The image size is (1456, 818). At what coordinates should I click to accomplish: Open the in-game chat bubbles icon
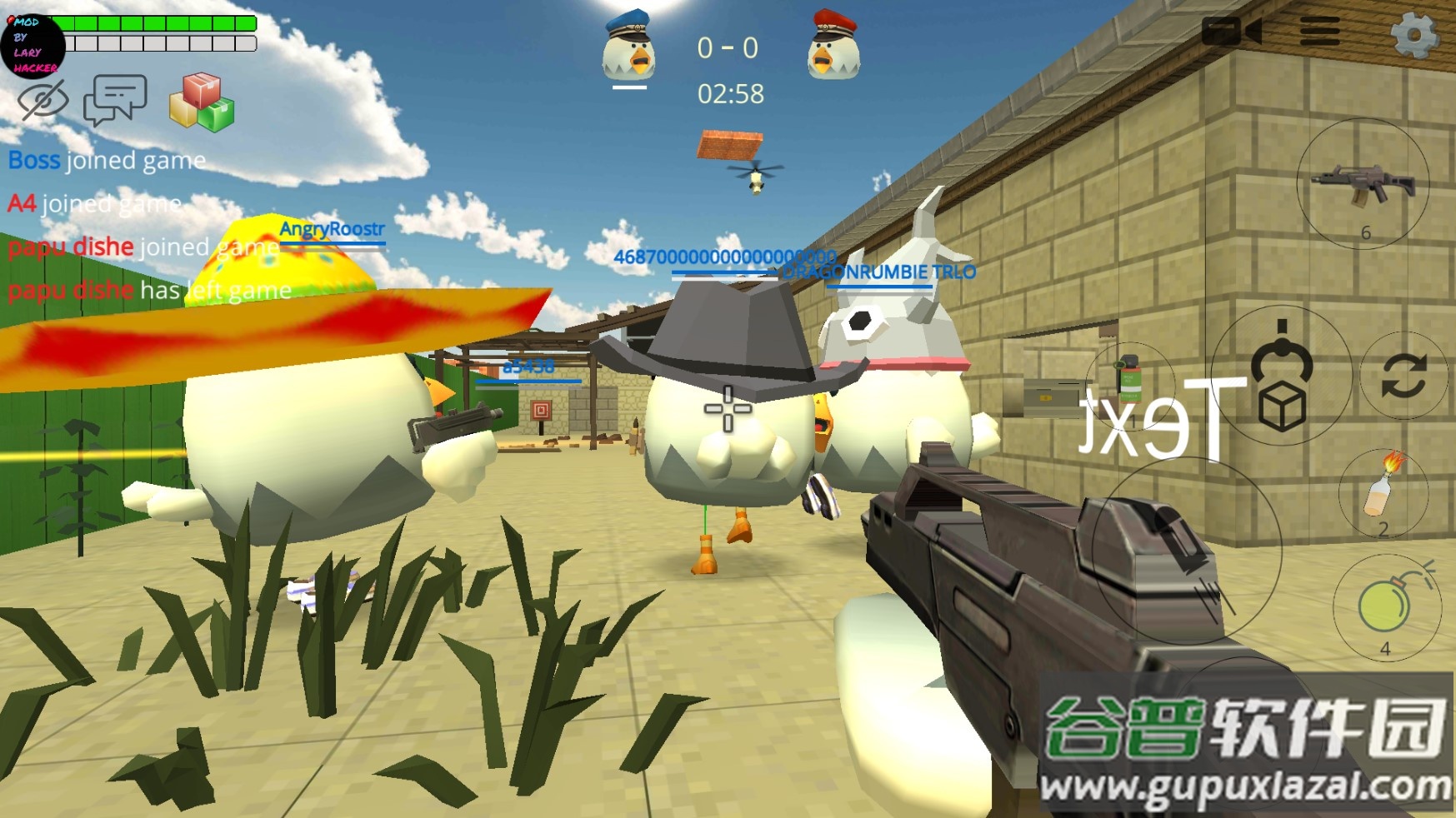[117, 100]
